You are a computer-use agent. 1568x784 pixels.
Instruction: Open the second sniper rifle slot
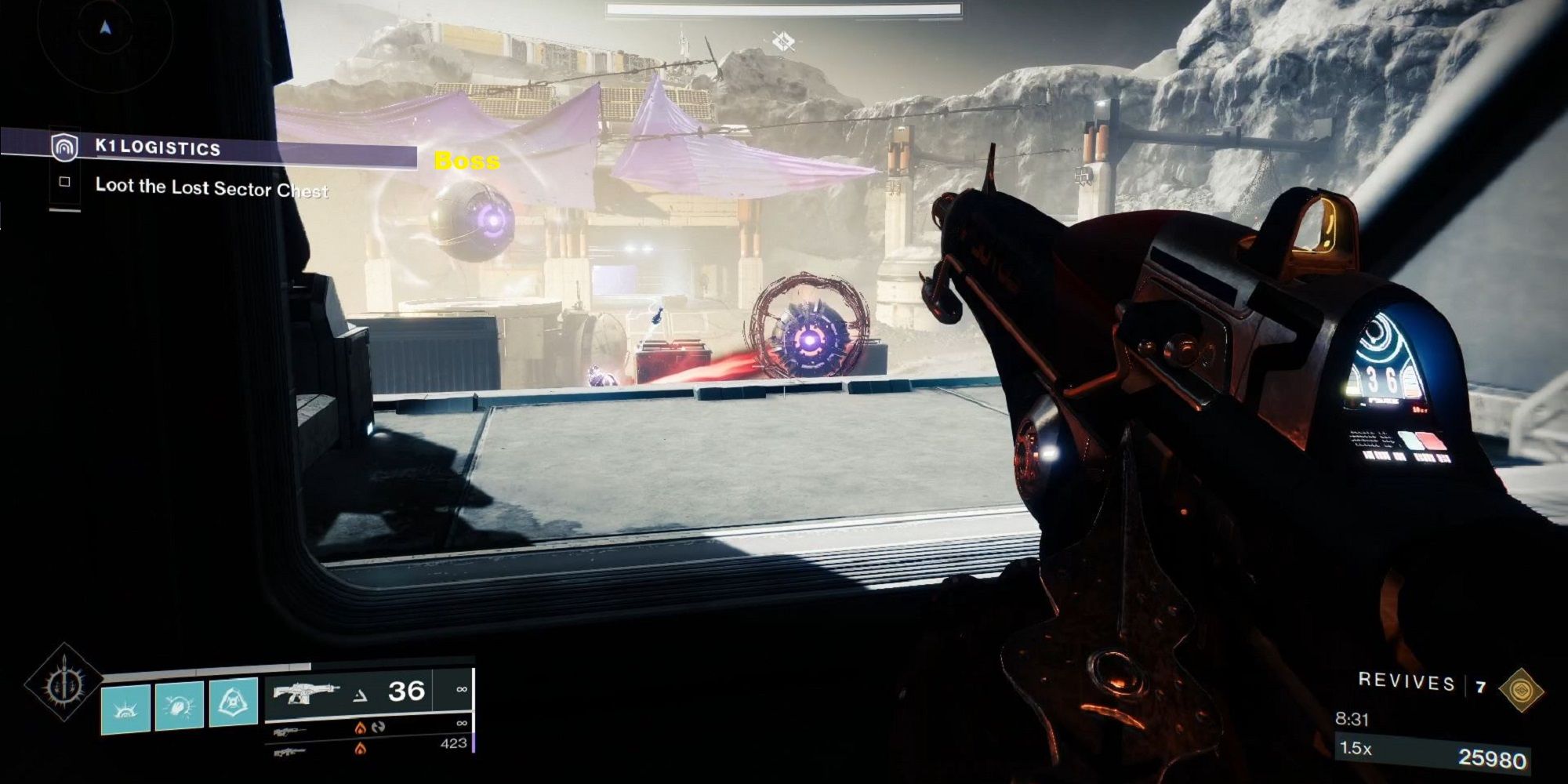point(290,753)
